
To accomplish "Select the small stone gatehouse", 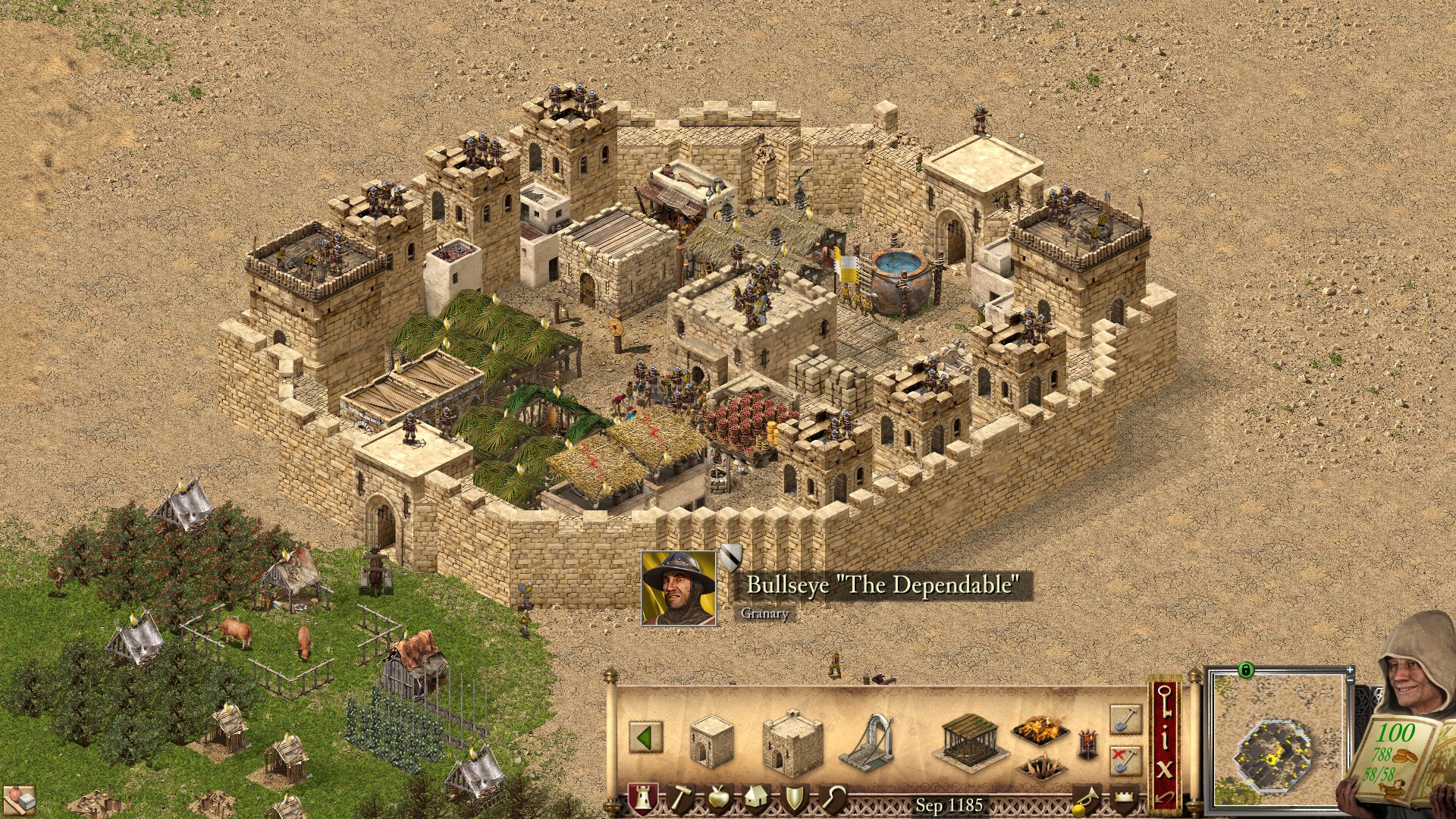I will pyautogui.click(x=711, y=738).
